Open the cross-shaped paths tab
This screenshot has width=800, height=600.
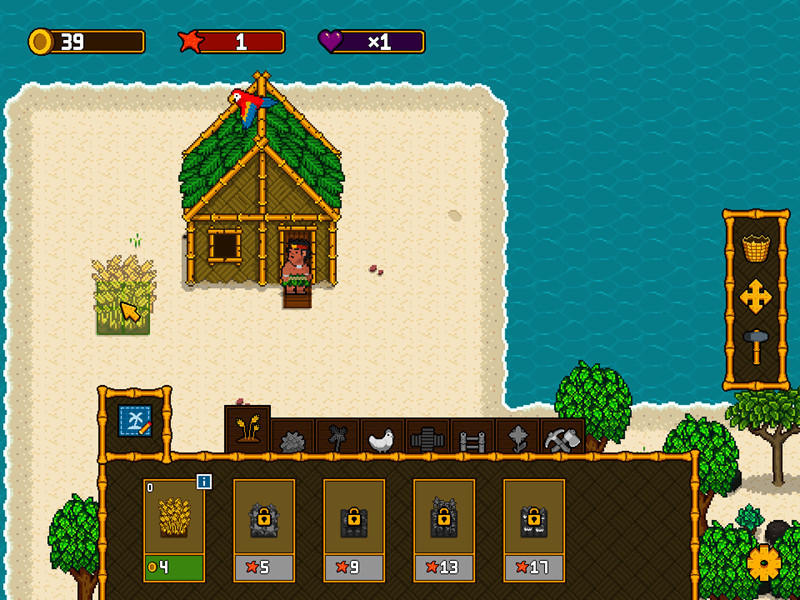pos(428,438)
